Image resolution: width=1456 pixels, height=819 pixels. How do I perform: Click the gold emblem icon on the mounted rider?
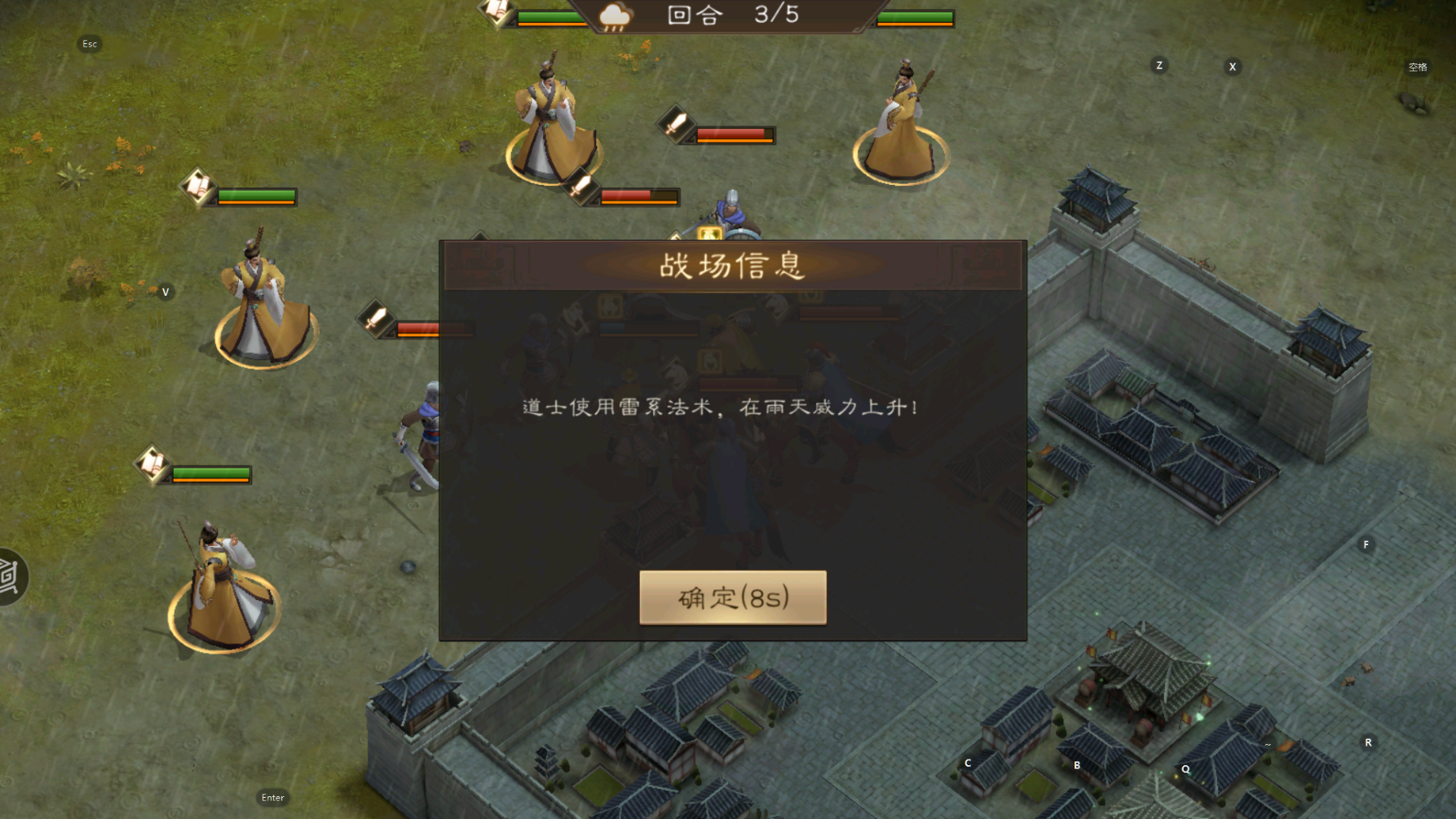[708, 231]
